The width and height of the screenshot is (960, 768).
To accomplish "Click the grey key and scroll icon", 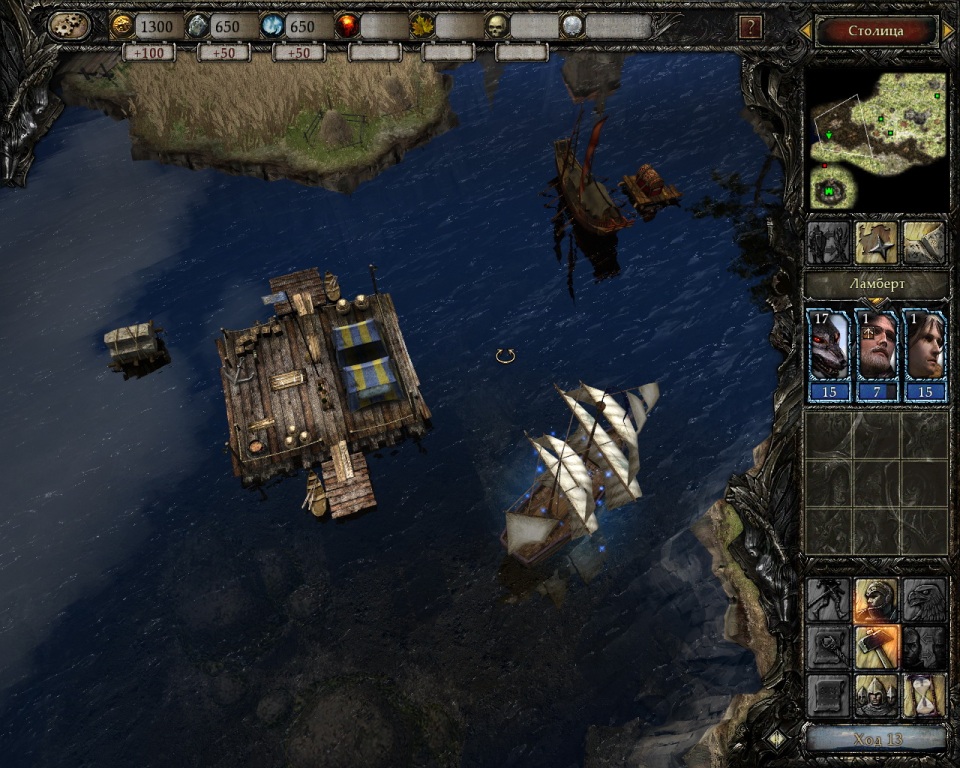I will (x=828, y=648).
